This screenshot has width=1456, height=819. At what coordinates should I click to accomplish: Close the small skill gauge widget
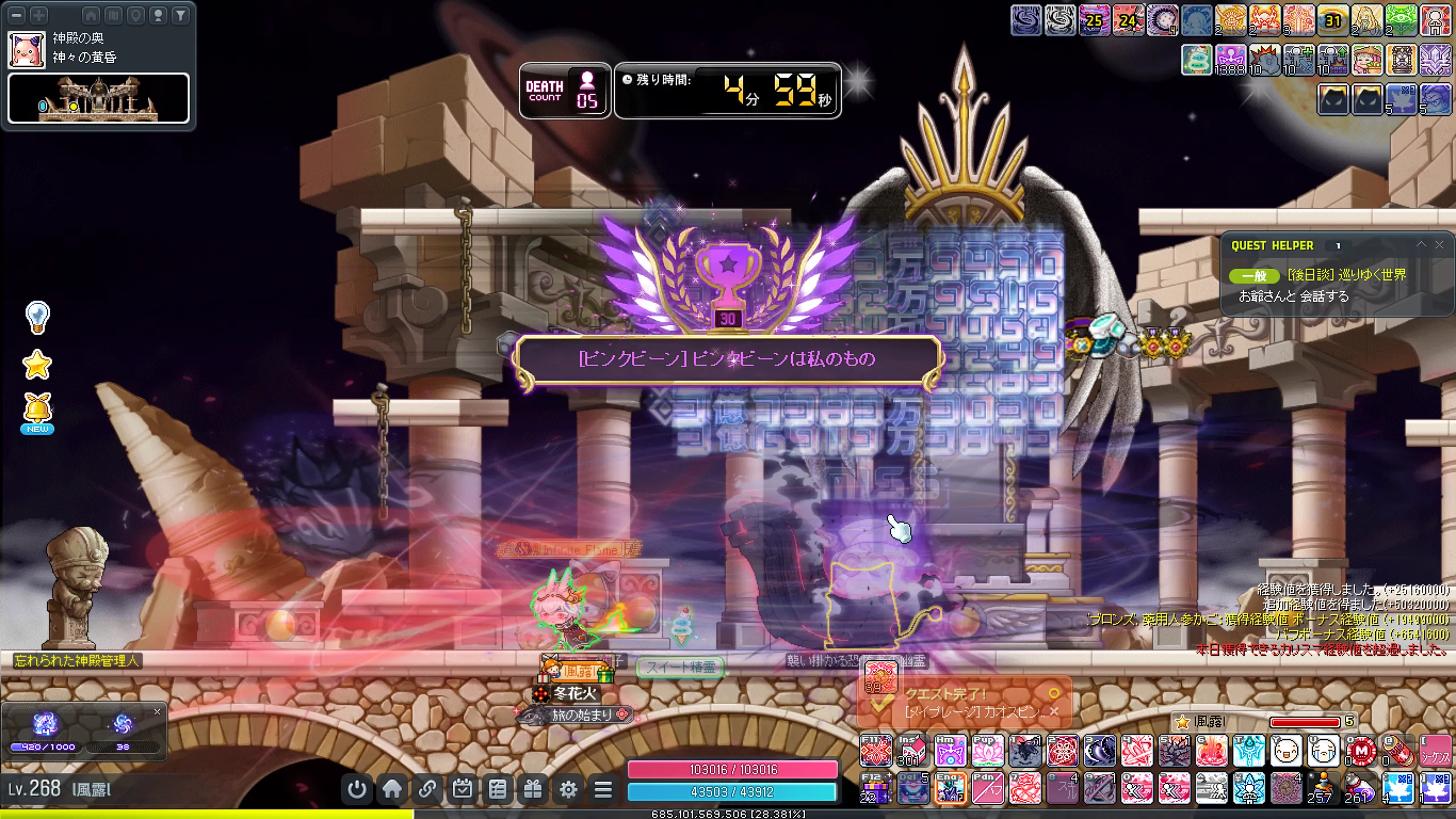click(x=157, y=712)
